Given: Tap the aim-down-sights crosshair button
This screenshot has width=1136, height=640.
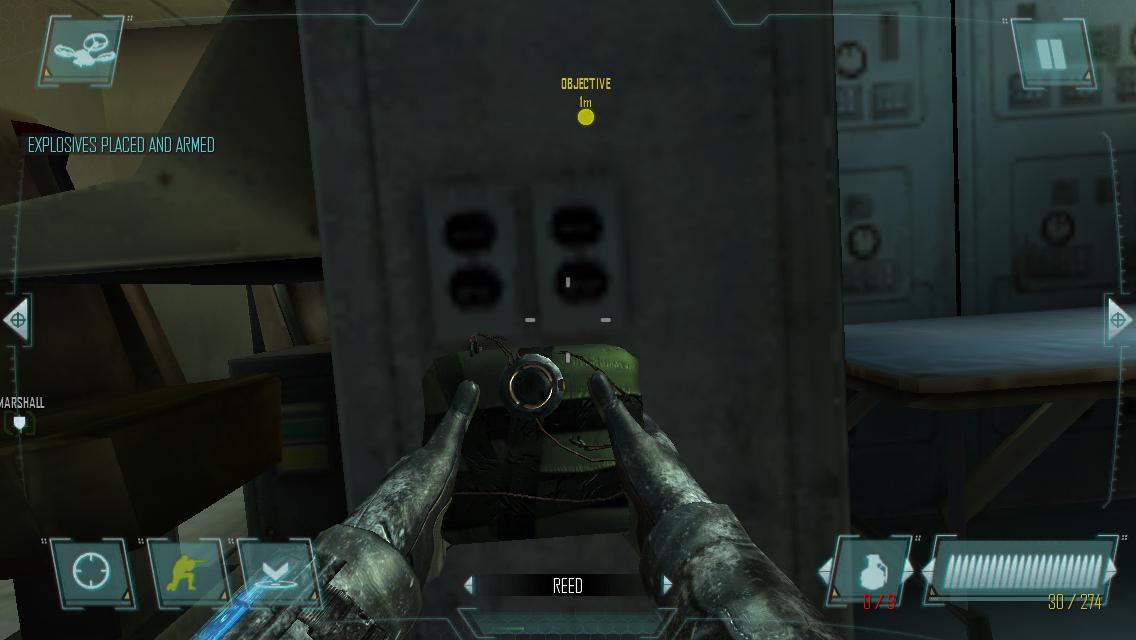Looking at the screenshot, I should coord(89,574).
